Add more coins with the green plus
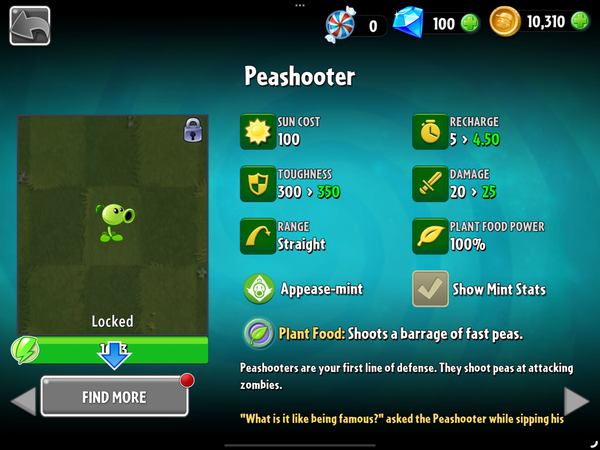This screenshot has height=450, width=600. click(580, 23)
